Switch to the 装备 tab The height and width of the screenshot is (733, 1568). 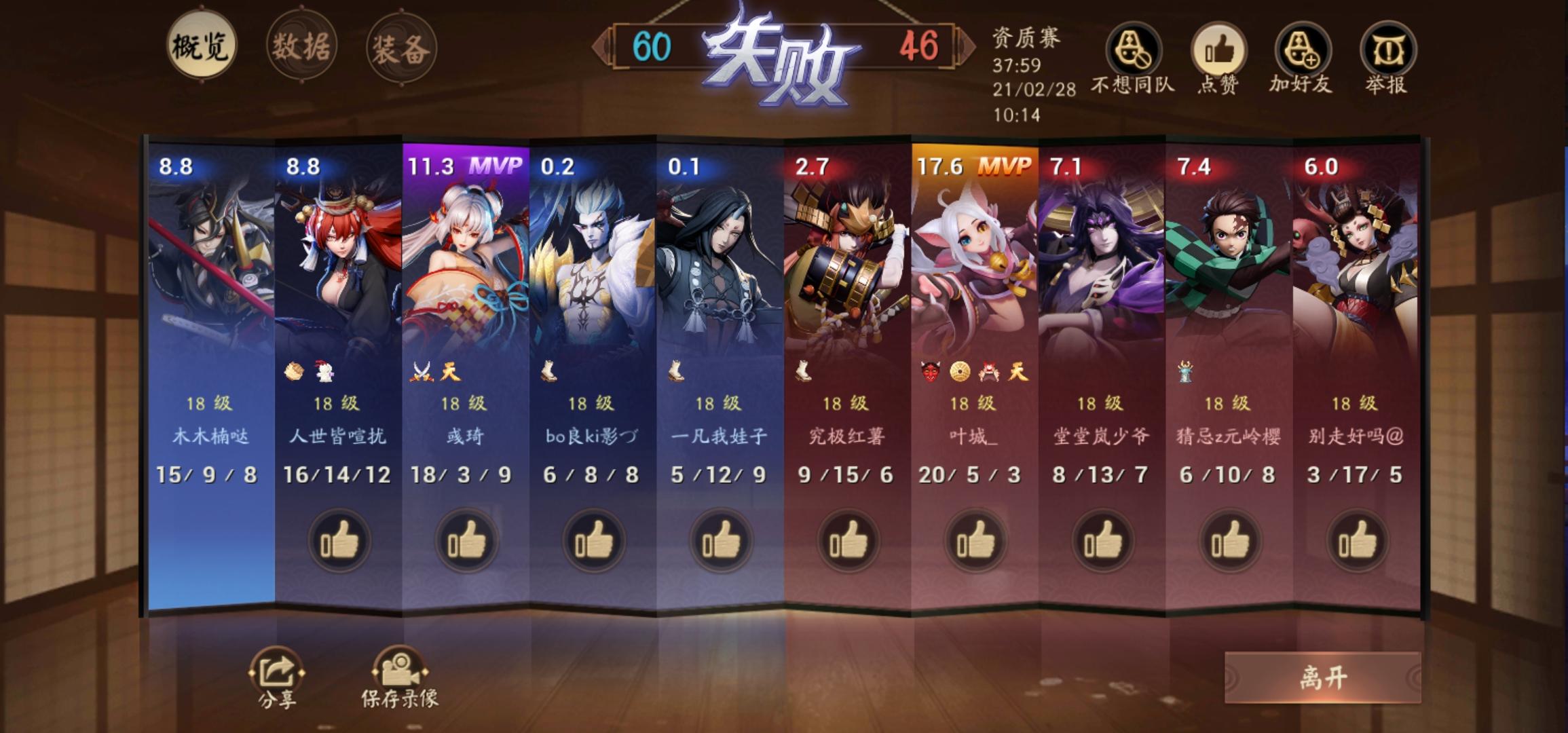coord(402,44)
